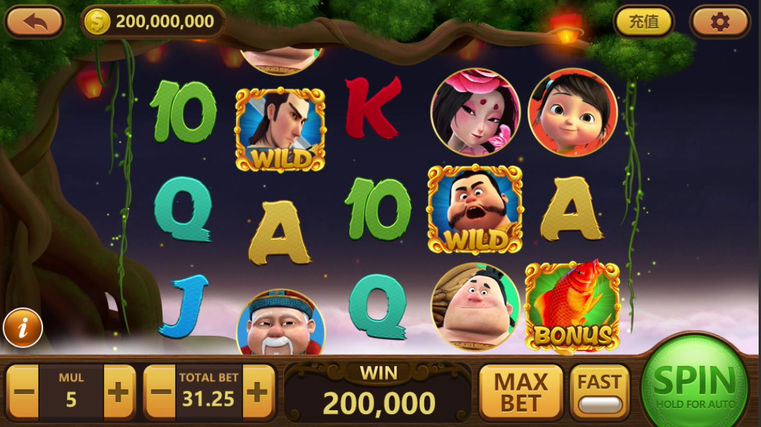Image resolution: width=761 pixels, height=427 pixels.
Task: Raise the total bet amount
Action: point(257,391)
